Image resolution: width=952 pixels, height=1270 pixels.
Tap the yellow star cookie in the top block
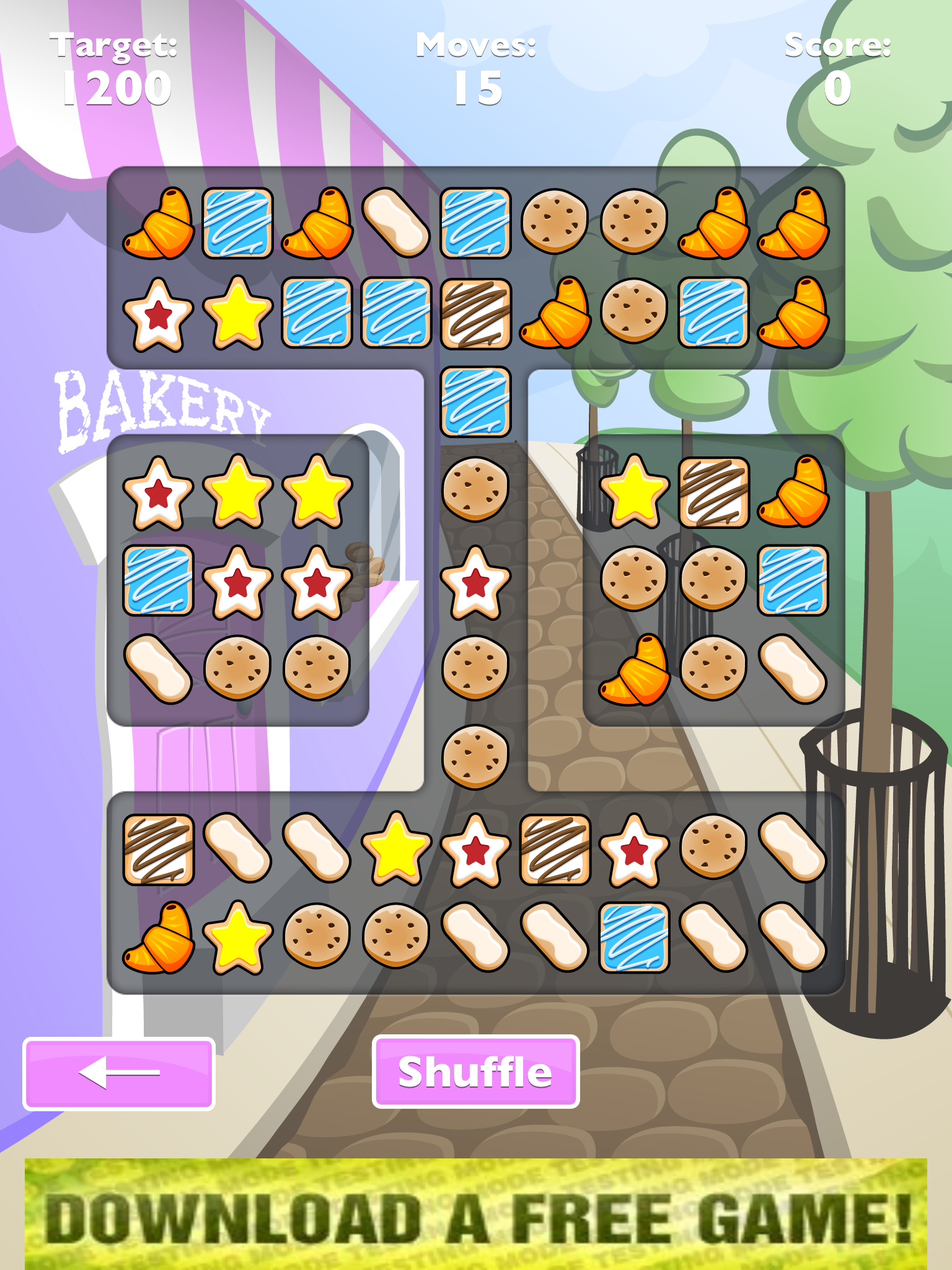point(237,313)
